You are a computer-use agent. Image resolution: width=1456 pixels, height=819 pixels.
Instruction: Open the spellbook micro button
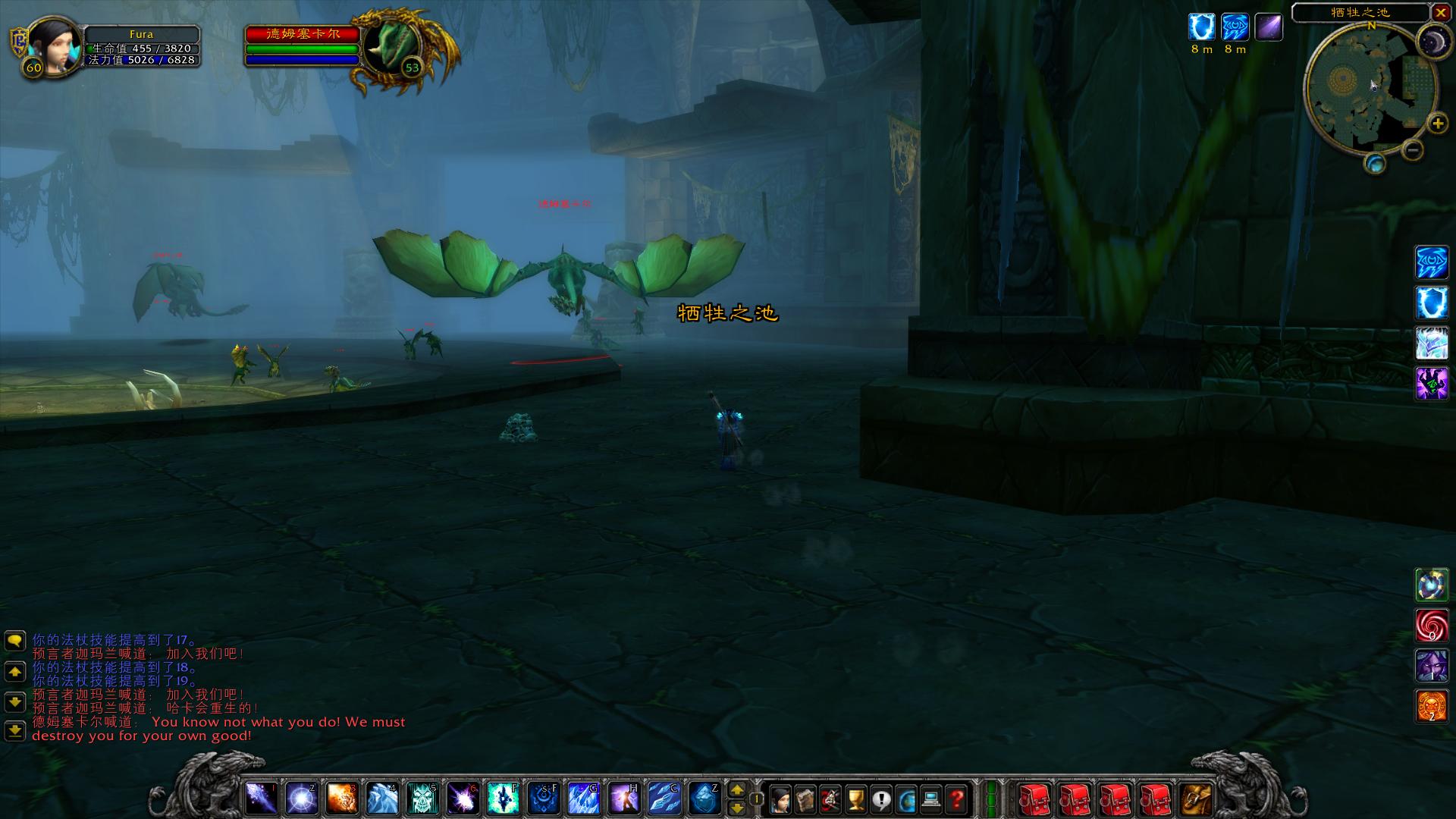[805, 799]
